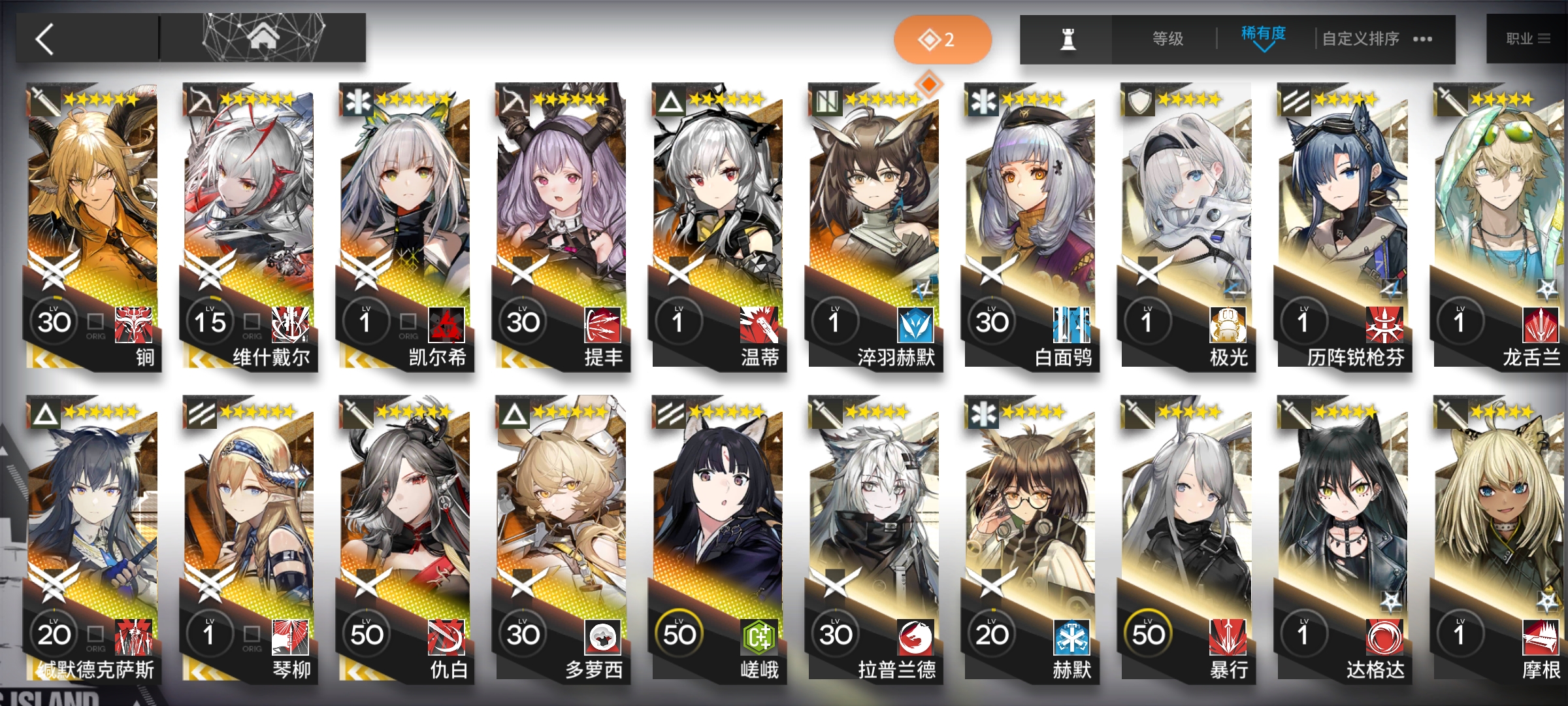The image size is (1568, 706).
Task: Open the 职业 class filter
Action: pyautogui.click(x=1527, y=39)
